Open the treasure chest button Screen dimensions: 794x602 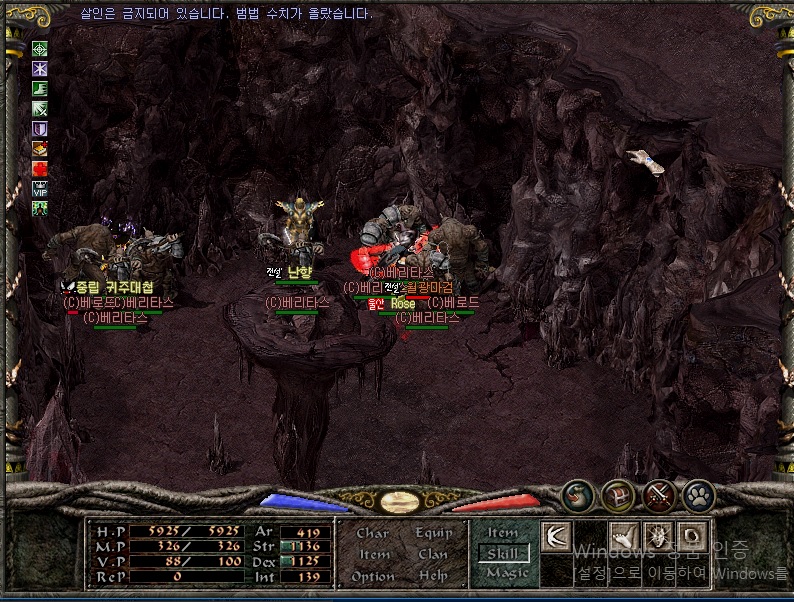tap(617, 495)
